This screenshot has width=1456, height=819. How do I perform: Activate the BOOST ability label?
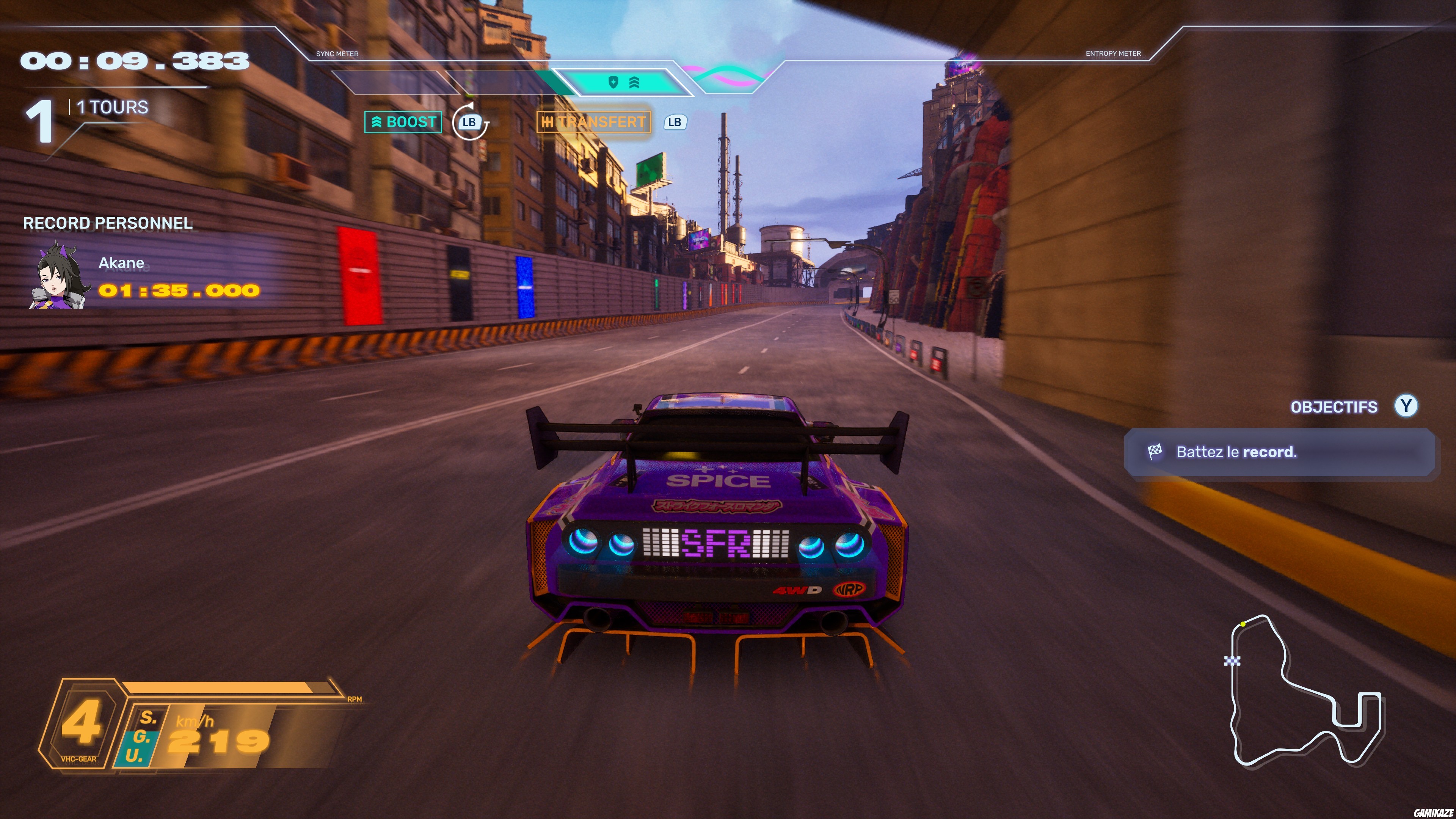tap(403, 122)
